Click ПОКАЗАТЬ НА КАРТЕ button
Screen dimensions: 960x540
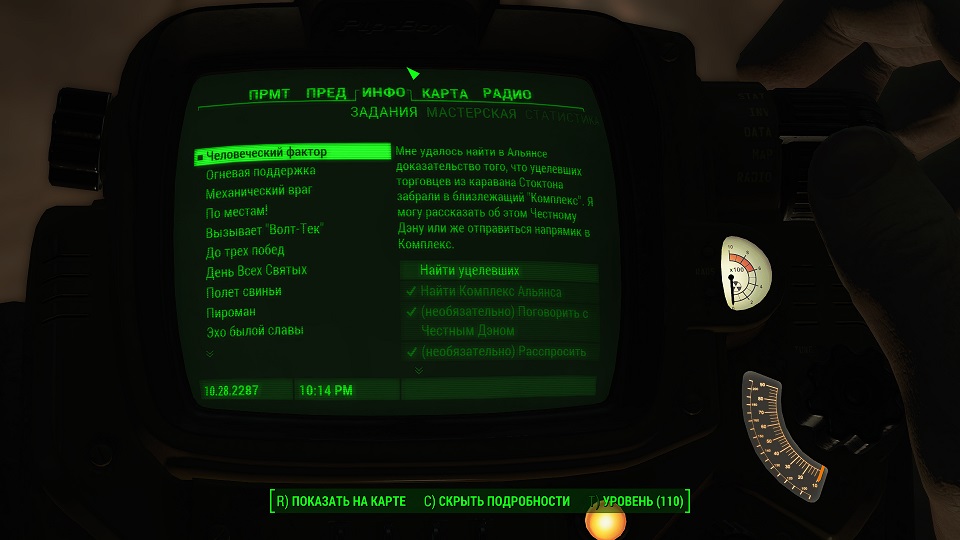point(340,501)
